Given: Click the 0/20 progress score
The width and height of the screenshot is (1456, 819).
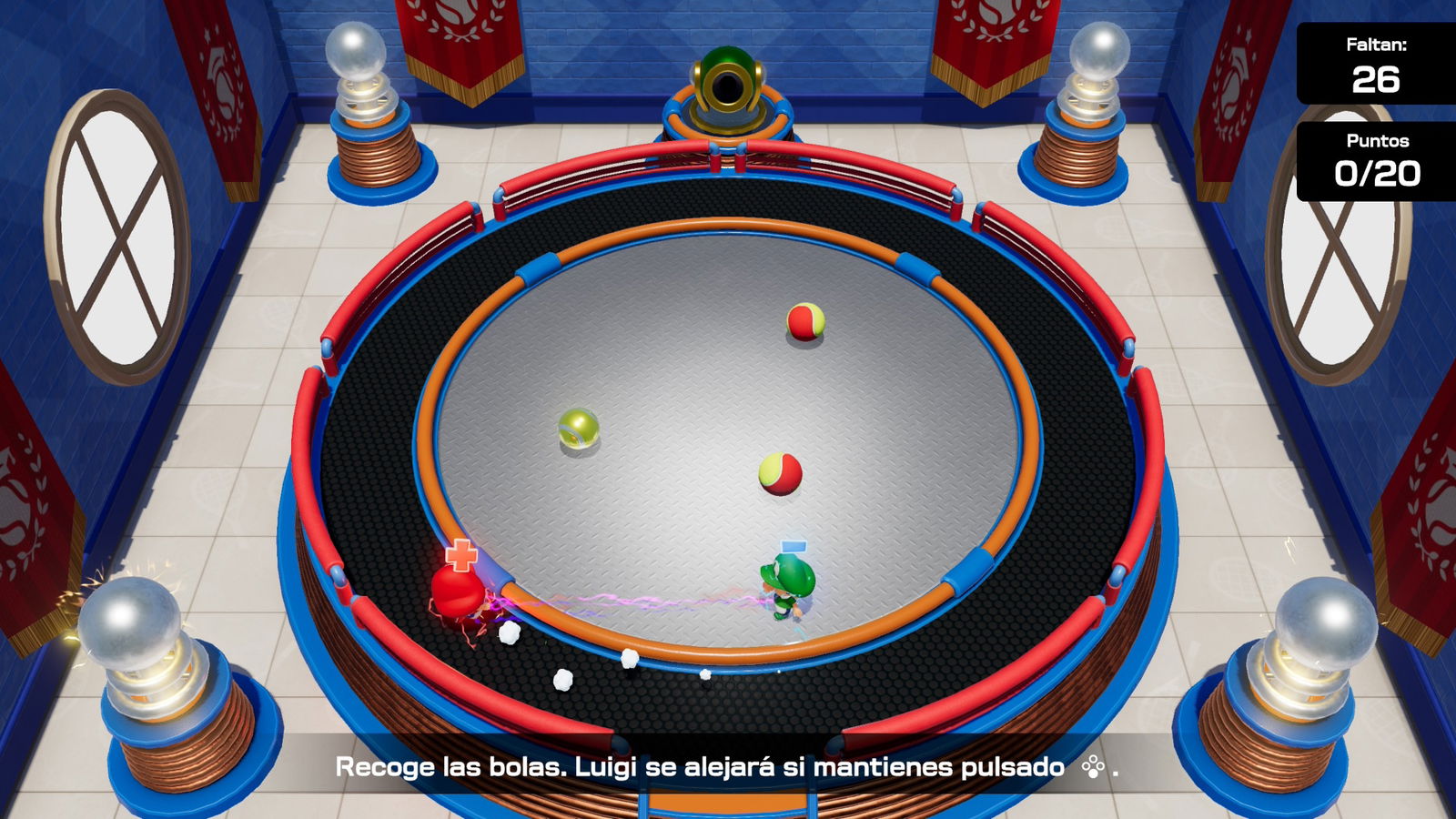Looking at the screenshot, I should click(1380, 172).
